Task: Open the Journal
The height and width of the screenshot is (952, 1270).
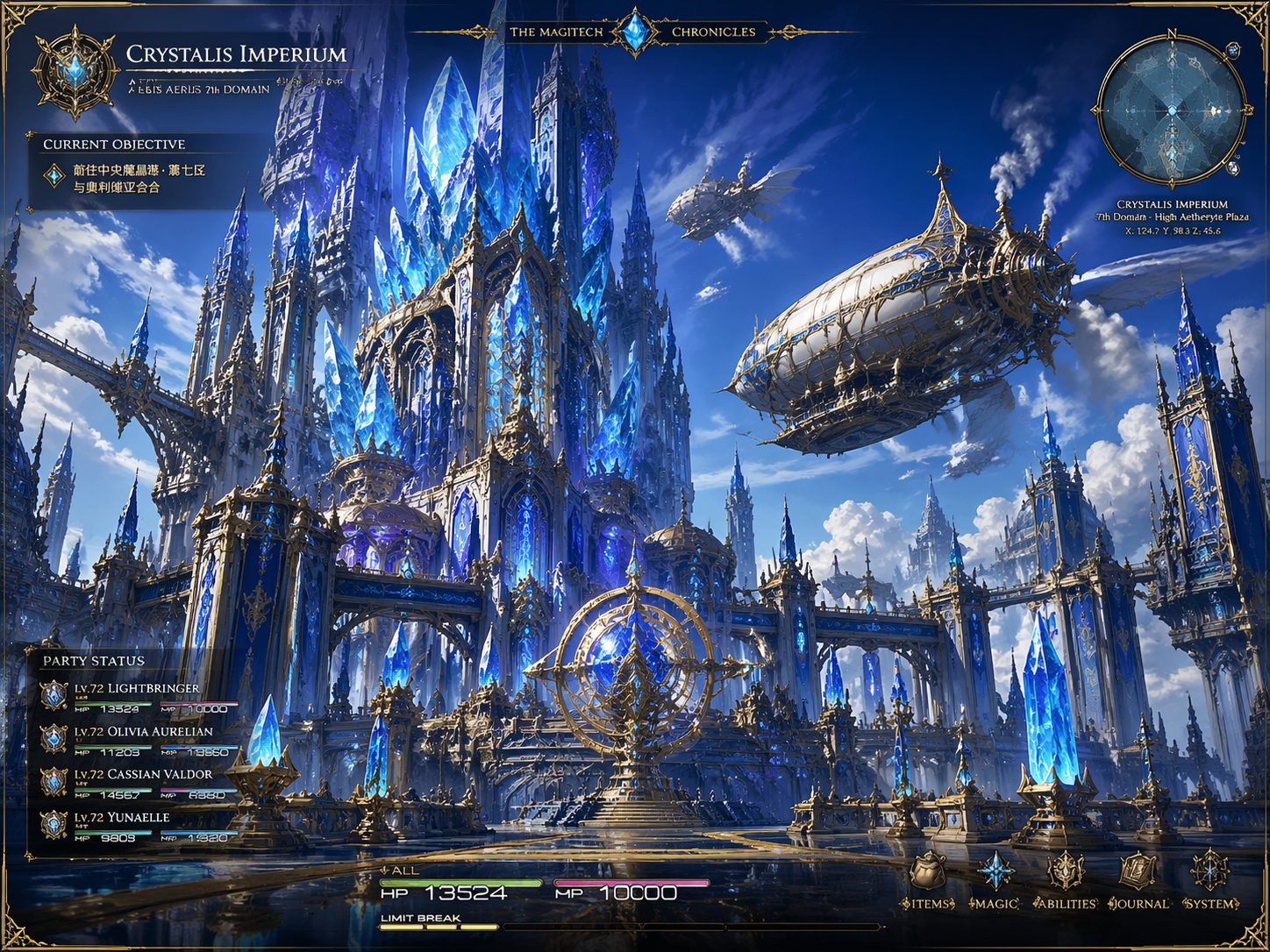Action: pos(1138,879)
